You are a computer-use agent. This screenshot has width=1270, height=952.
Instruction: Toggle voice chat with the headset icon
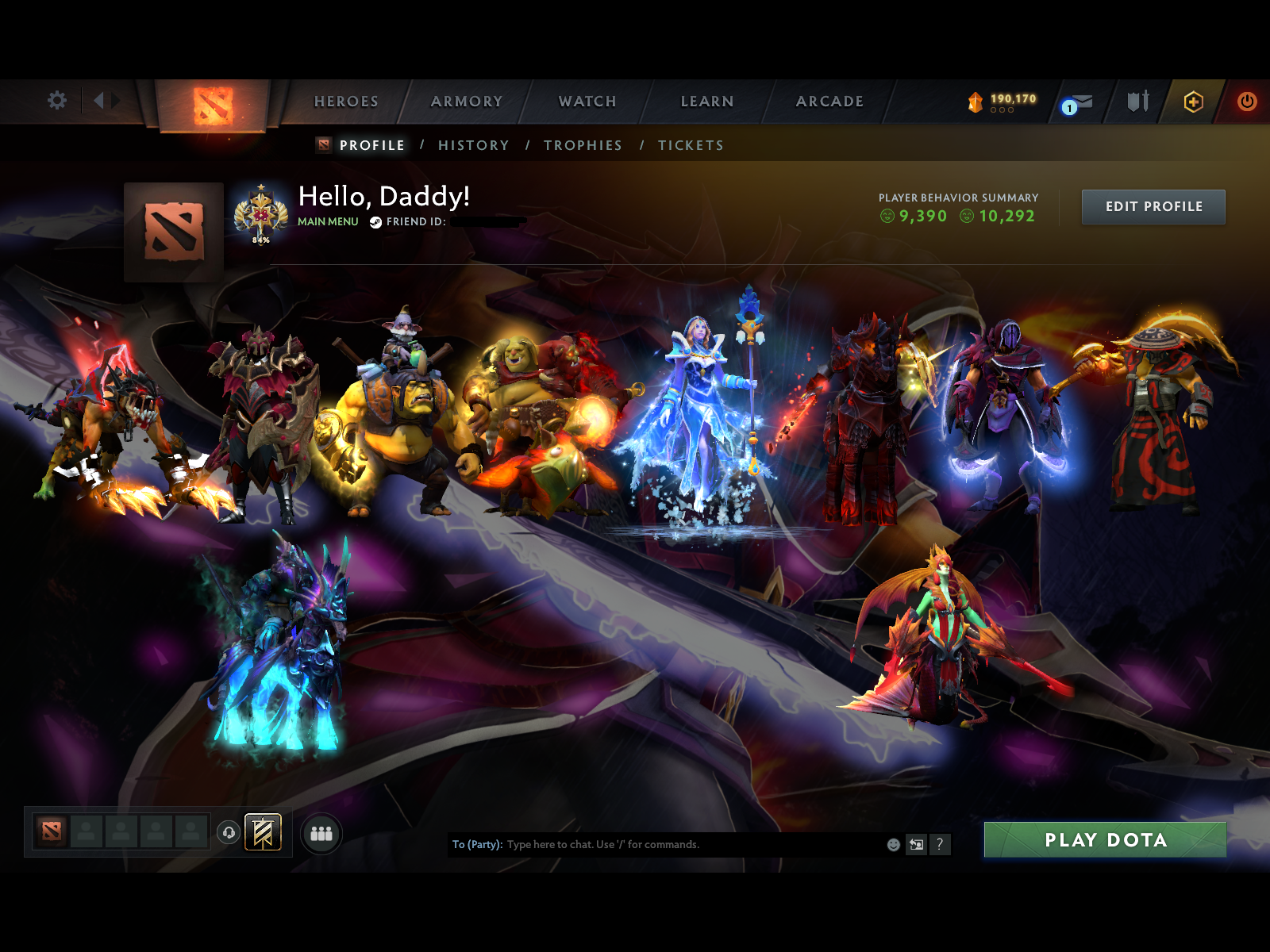click(228, 835)
